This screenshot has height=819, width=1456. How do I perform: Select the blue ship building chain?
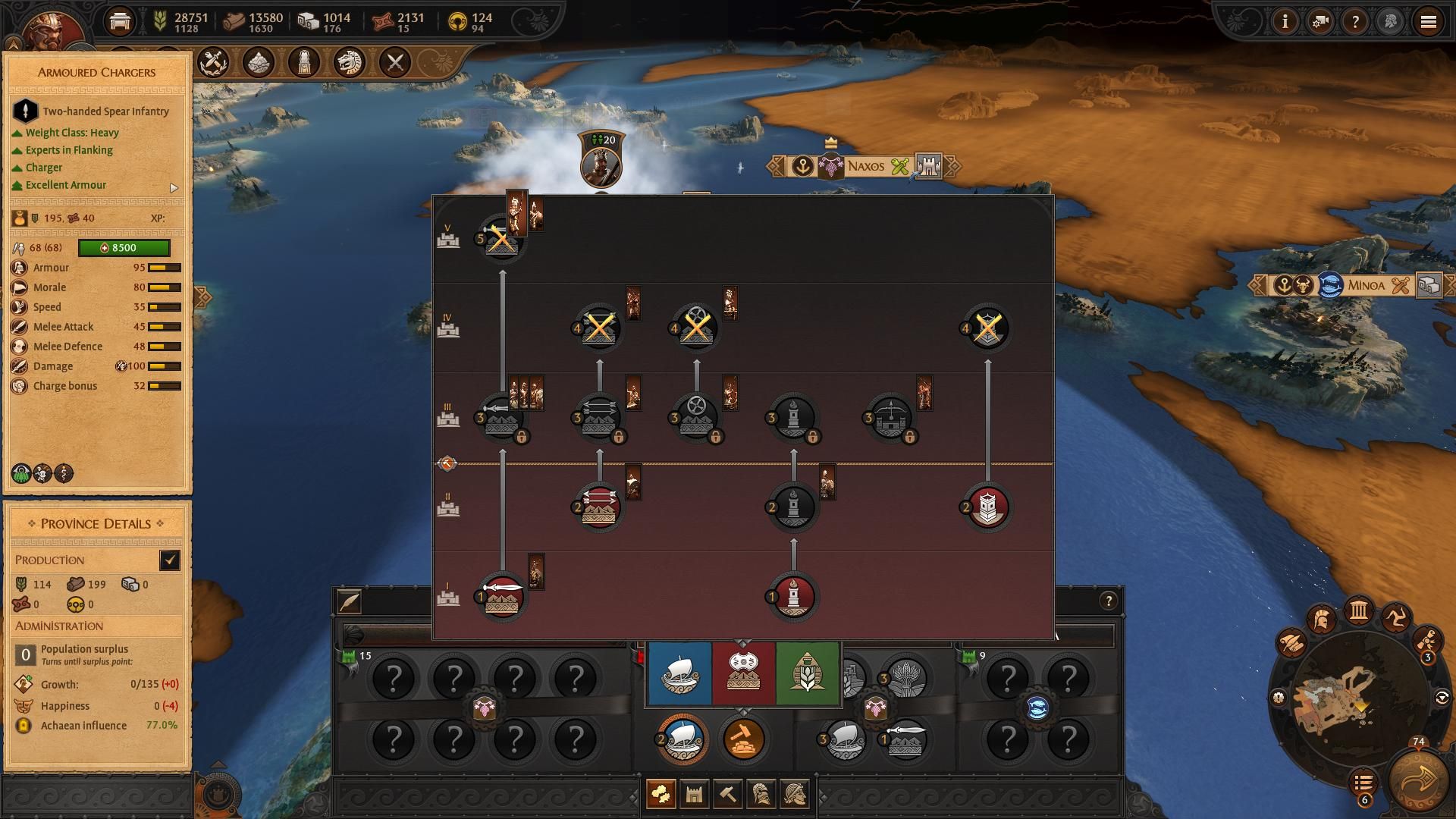(x=679, y=673)
